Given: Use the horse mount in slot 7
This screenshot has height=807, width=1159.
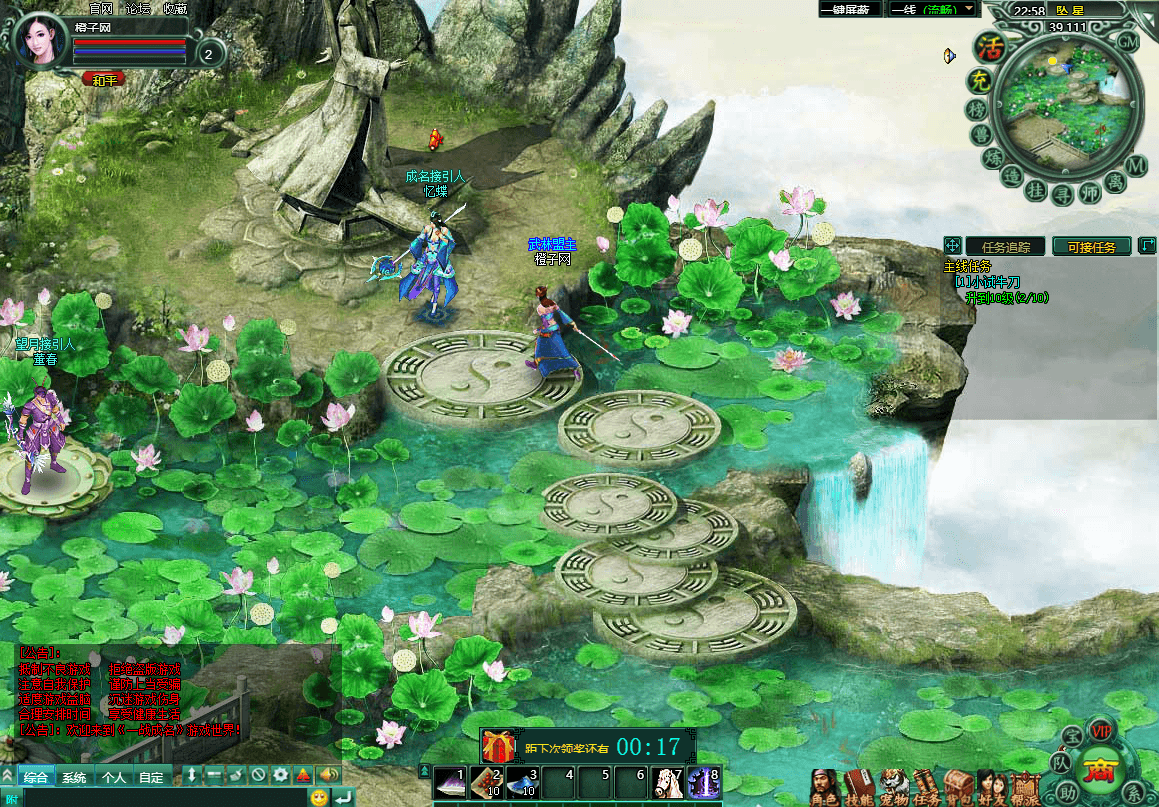Looking at the screenshot, I should click(665, 781).
